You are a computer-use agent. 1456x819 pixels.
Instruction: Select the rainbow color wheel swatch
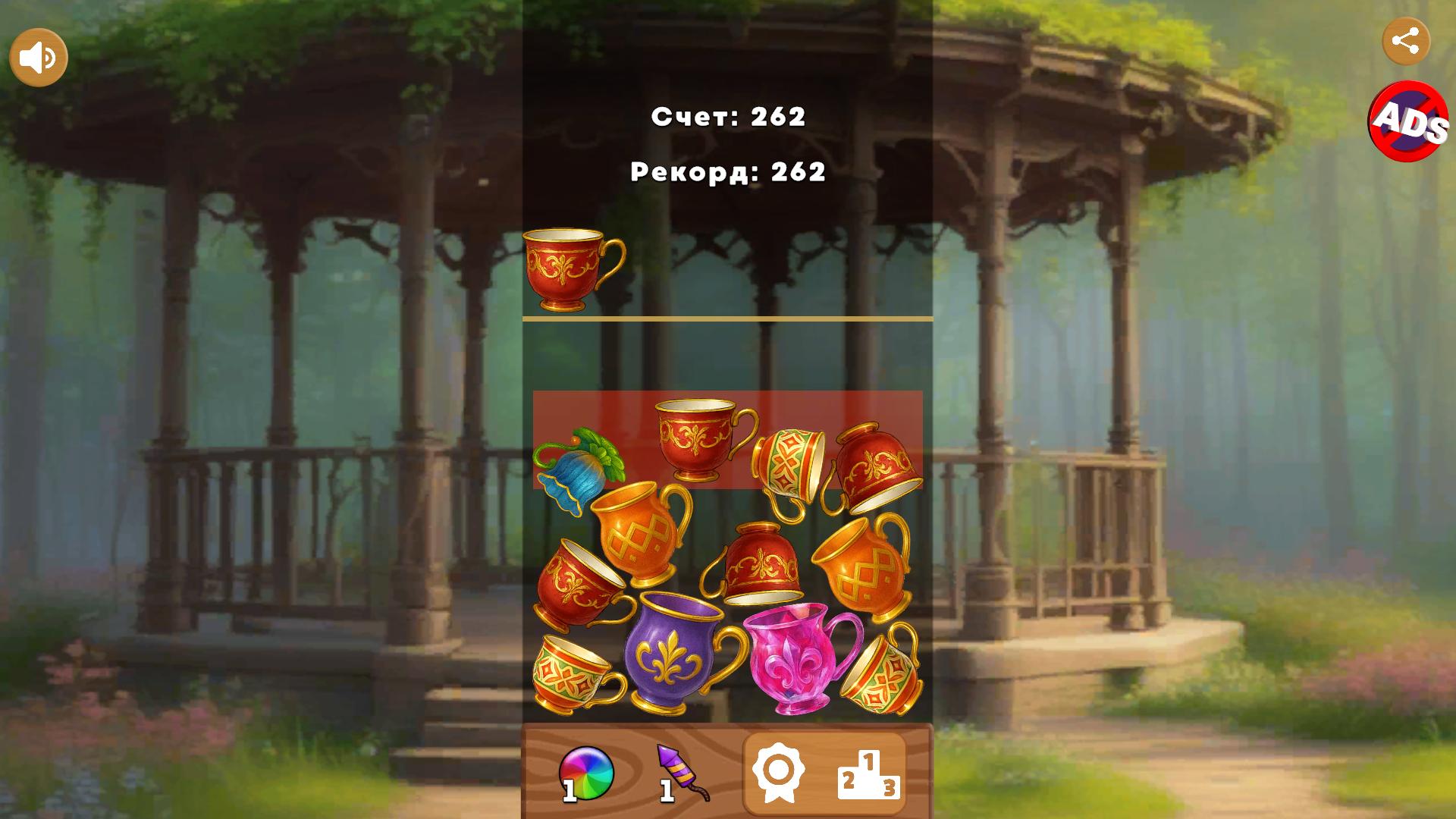588,771
